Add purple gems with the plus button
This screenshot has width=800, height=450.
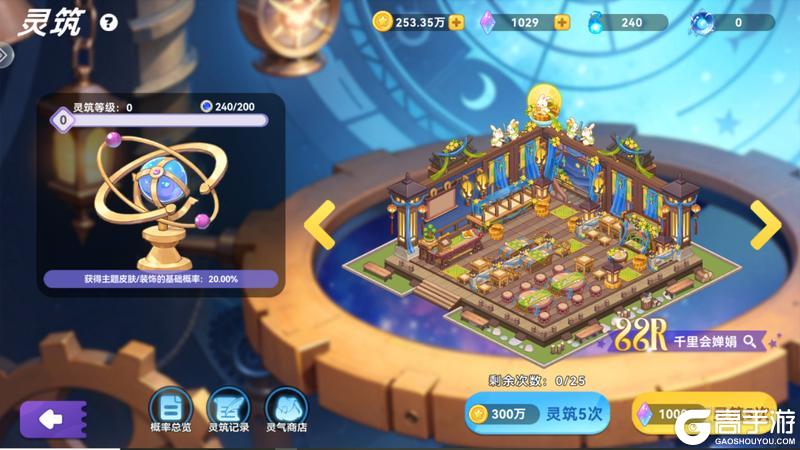coord(562,22)
